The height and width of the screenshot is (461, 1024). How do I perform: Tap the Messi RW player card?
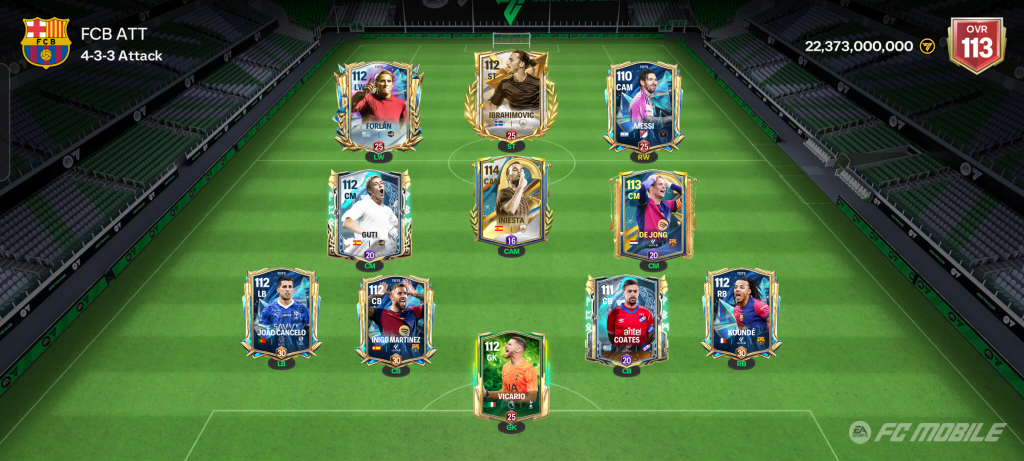tap(644, 105)
